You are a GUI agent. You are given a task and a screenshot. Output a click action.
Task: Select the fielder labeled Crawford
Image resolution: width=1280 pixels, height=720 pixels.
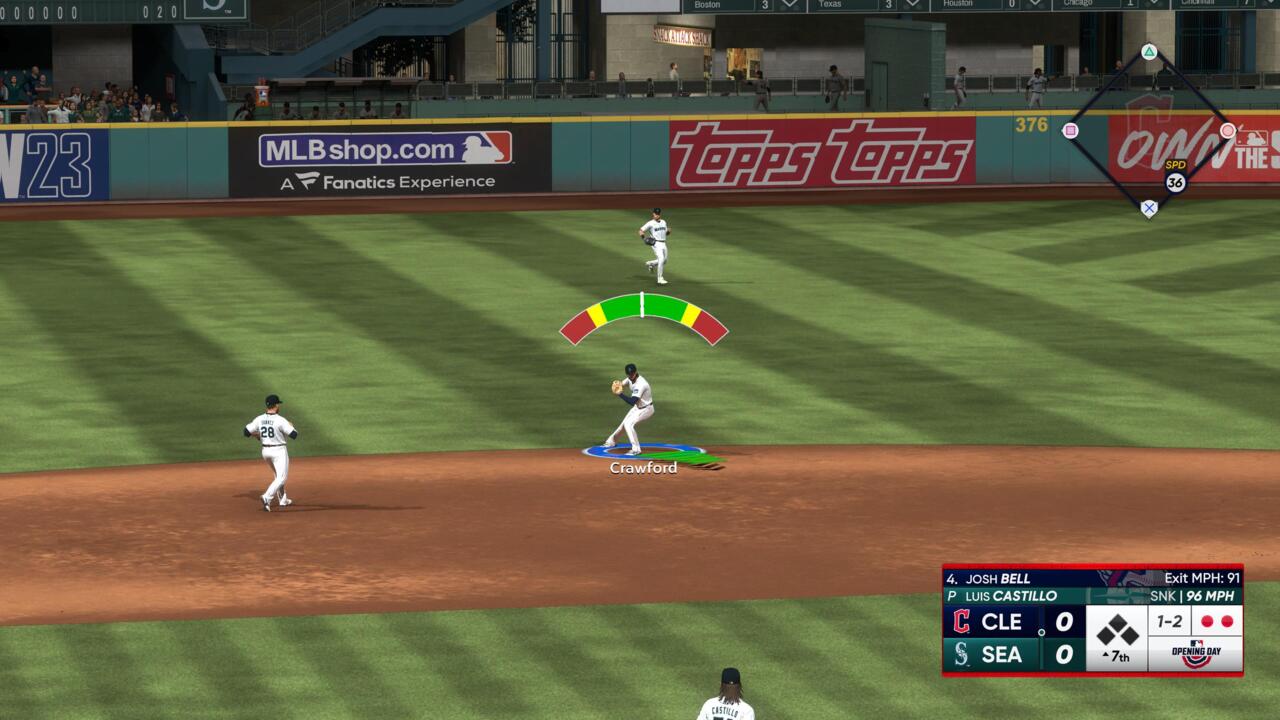click(633, 408)
